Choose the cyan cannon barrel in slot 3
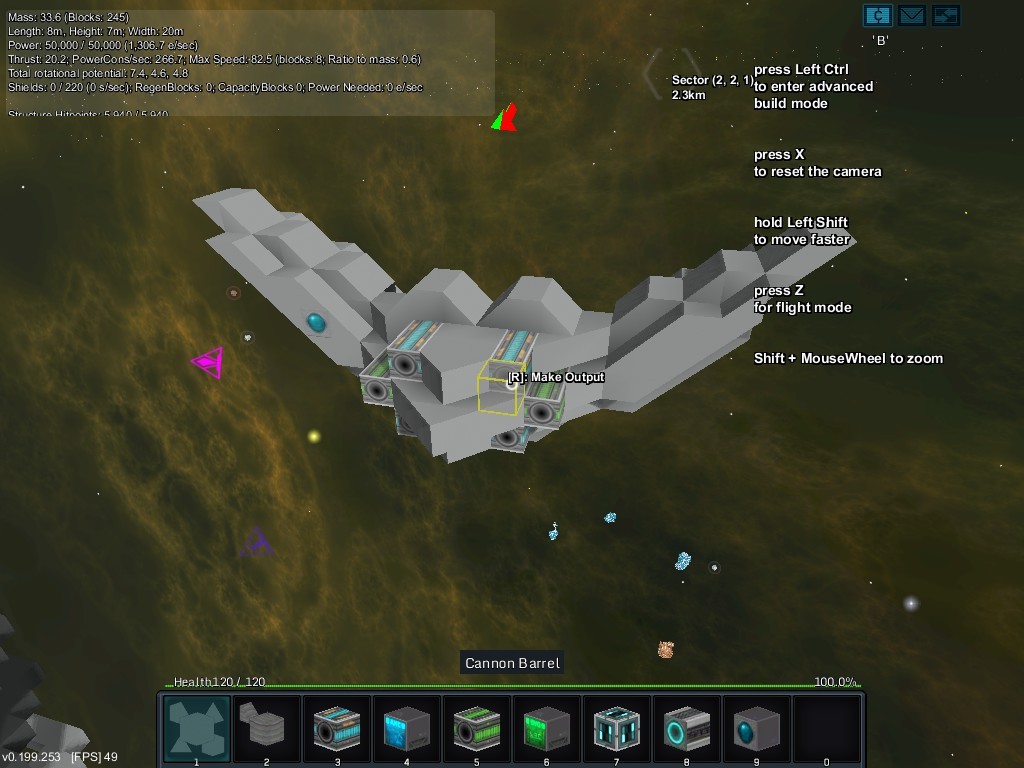 pos(337,729)
